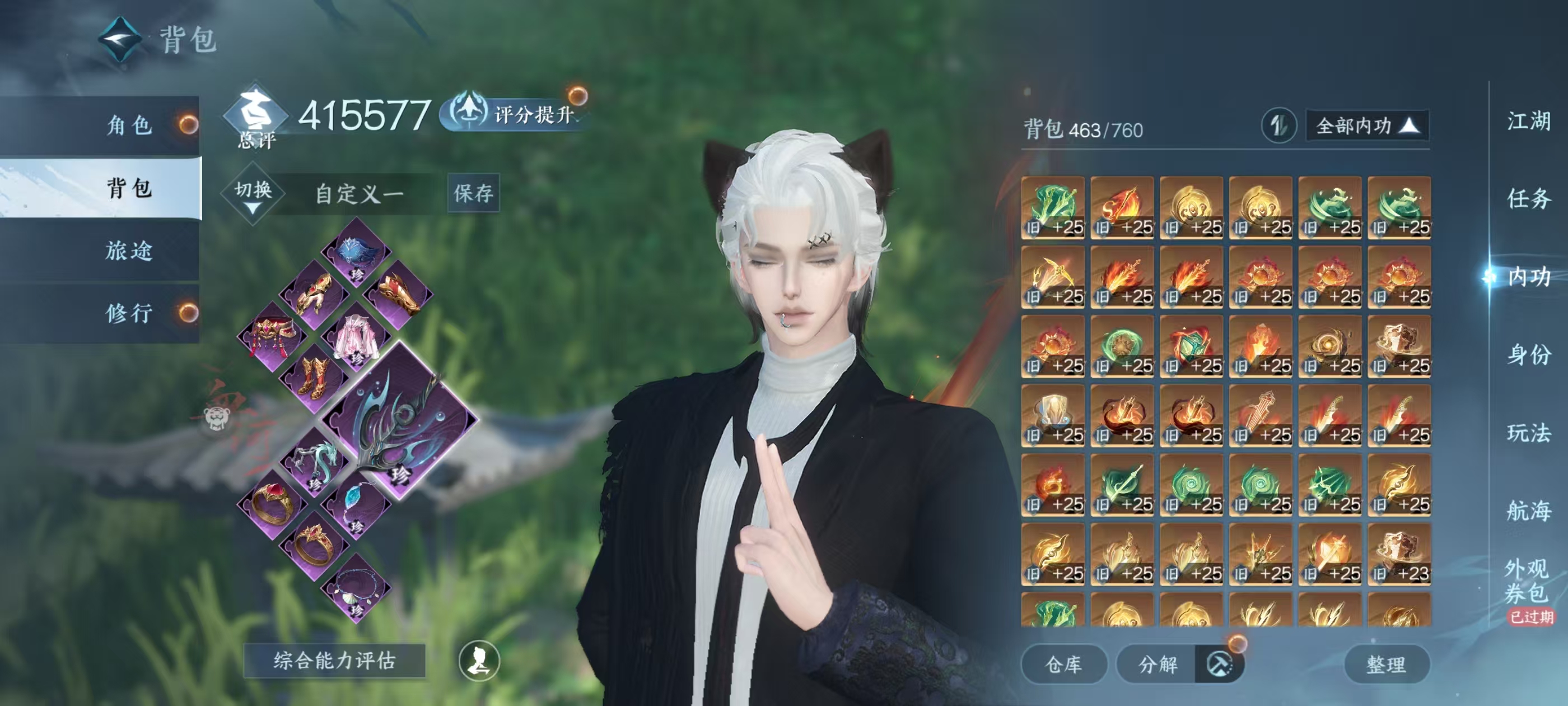The image size is (1568, 706).
Task: Switch to the 江湖 category
Action: pos(1528,121)
